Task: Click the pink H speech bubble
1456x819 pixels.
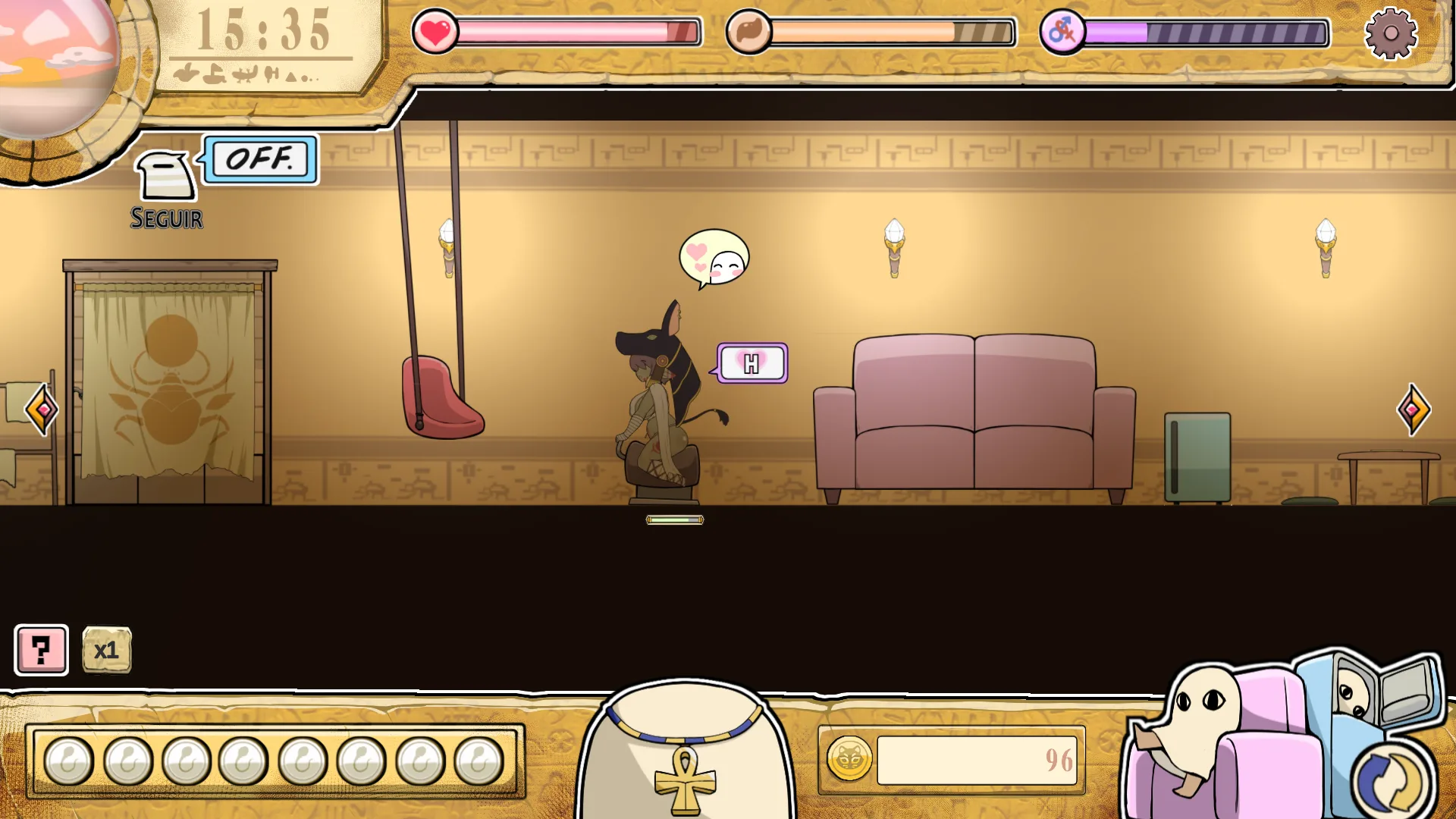Action: pos(752,363)
